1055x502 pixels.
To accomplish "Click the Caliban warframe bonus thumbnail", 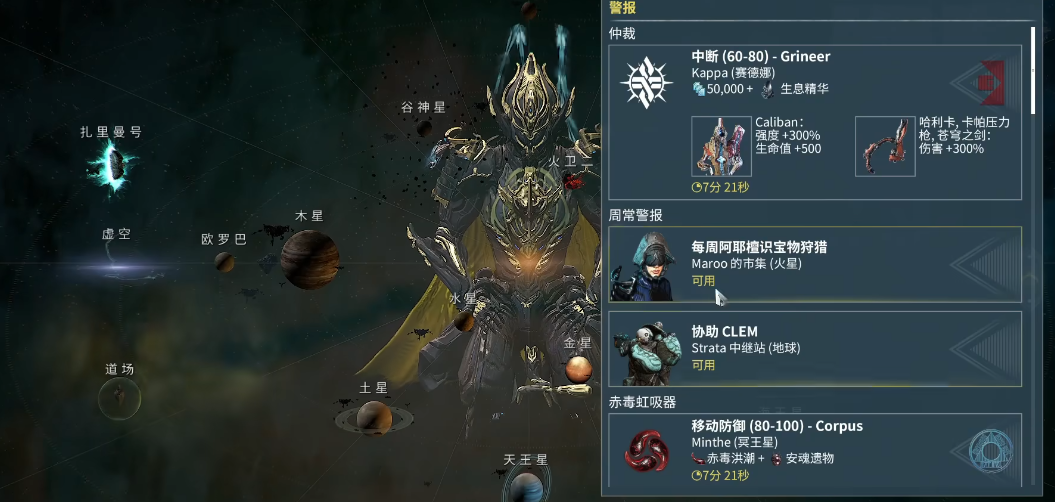I will [720, 146].
